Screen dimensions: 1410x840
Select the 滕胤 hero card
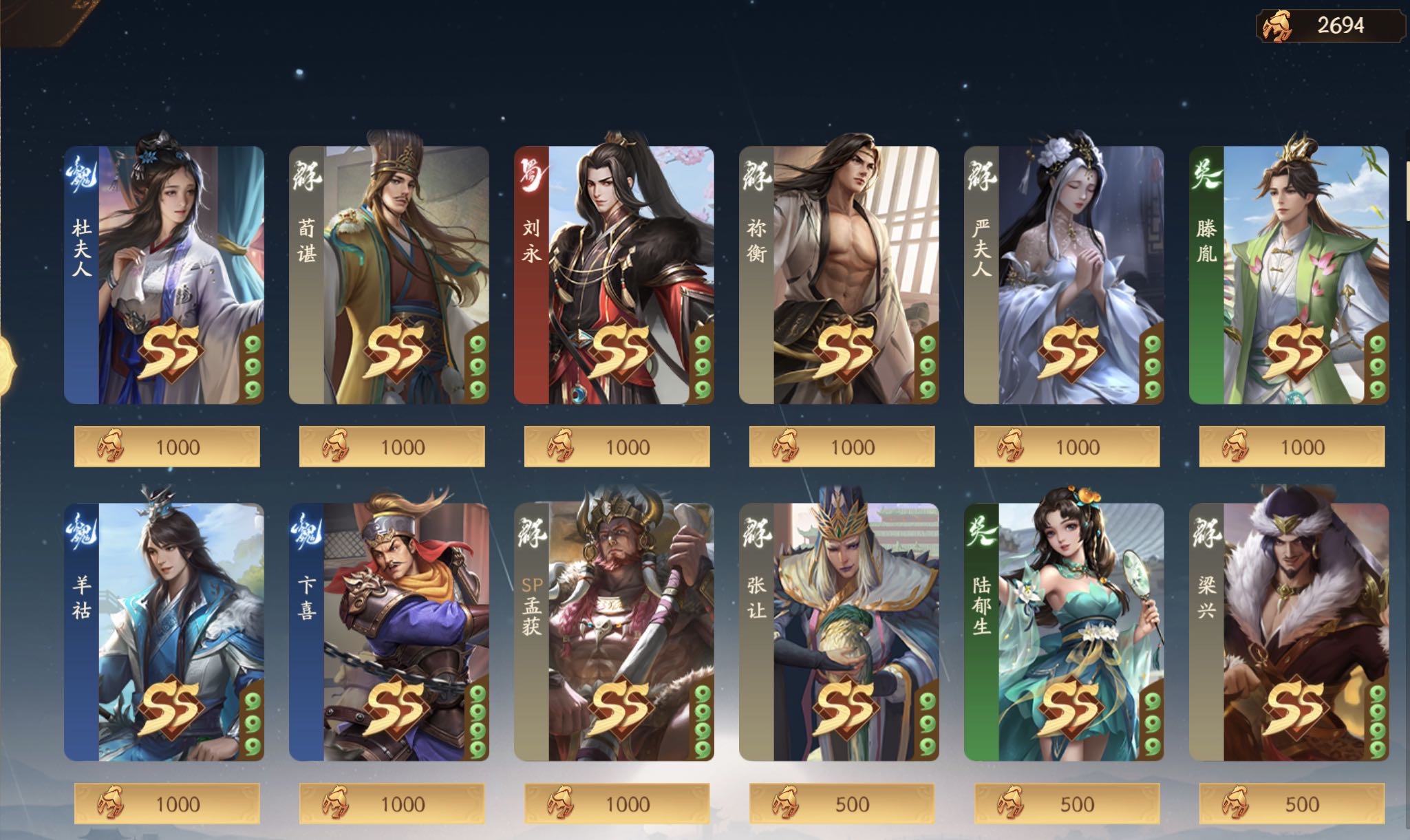point(1289,274)
